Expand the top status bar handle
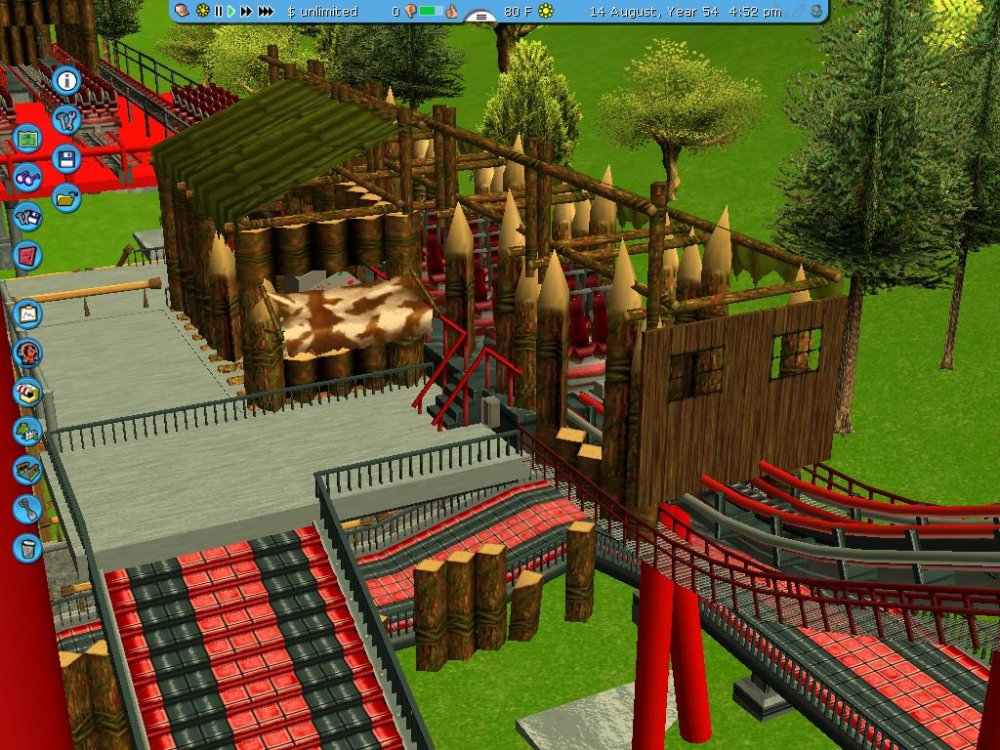Viewport: 1000px width, 750px height. point(482,17)
